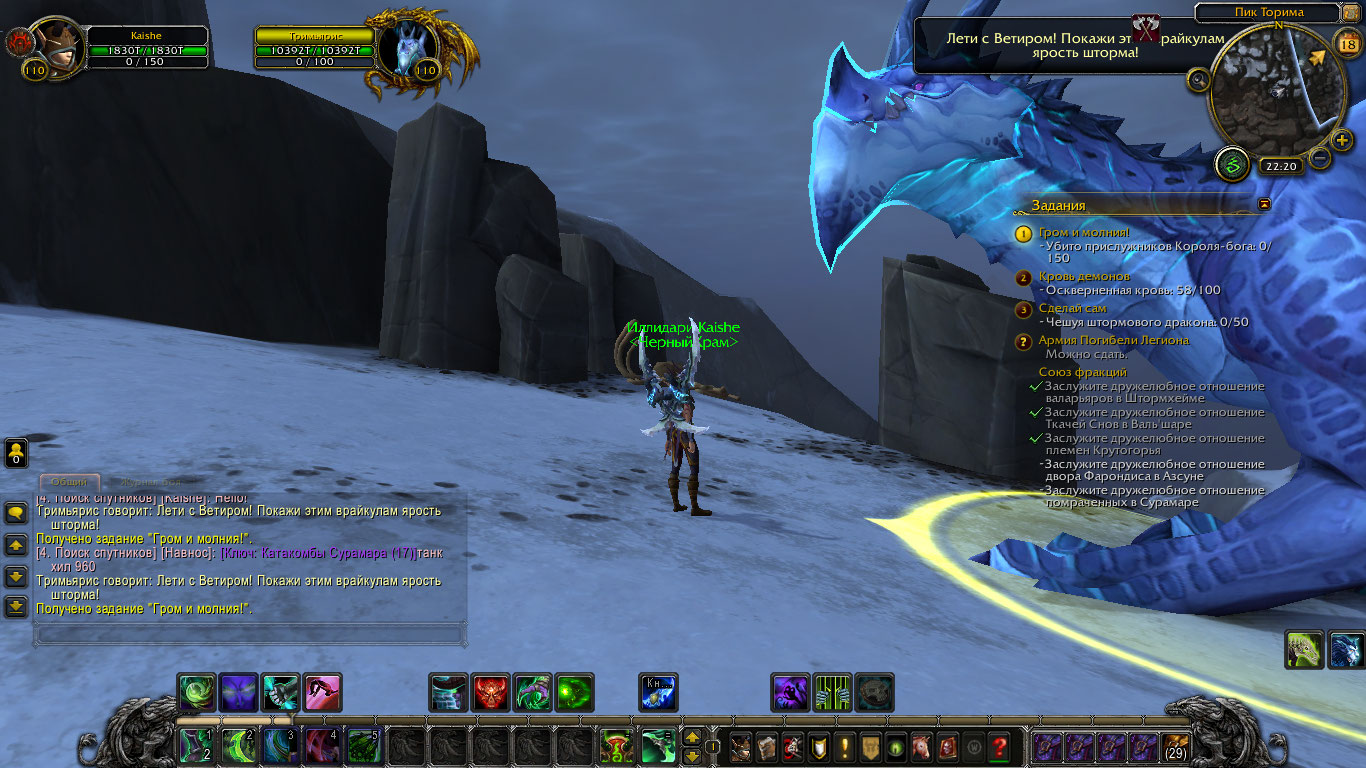
Task: Open the friends list social button
Action: (x=16, y=453)
